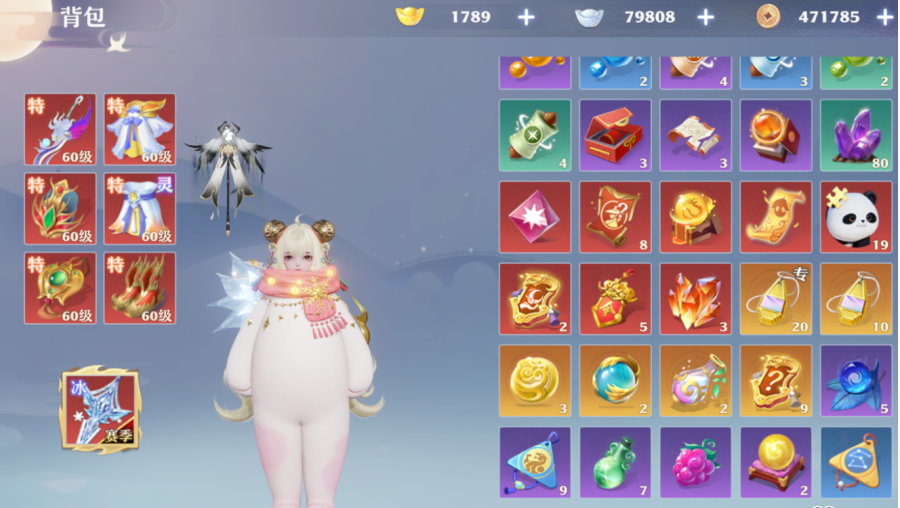900x508 pixels.
Task: Choose the equipped green gem accessory slot
Action: (60, 288)
